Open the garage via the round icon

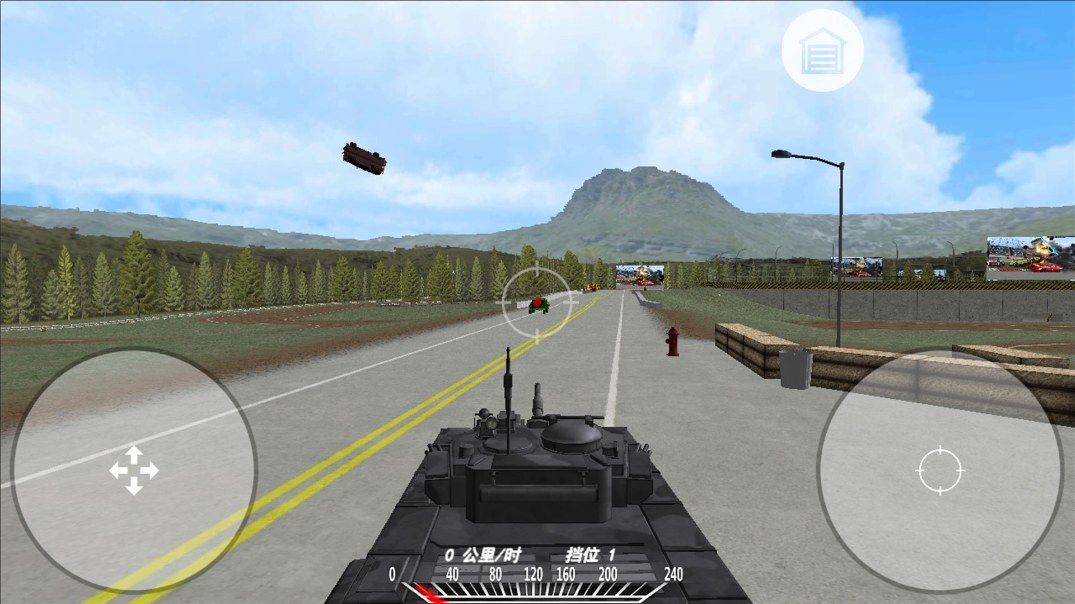[x=822, y=50]
